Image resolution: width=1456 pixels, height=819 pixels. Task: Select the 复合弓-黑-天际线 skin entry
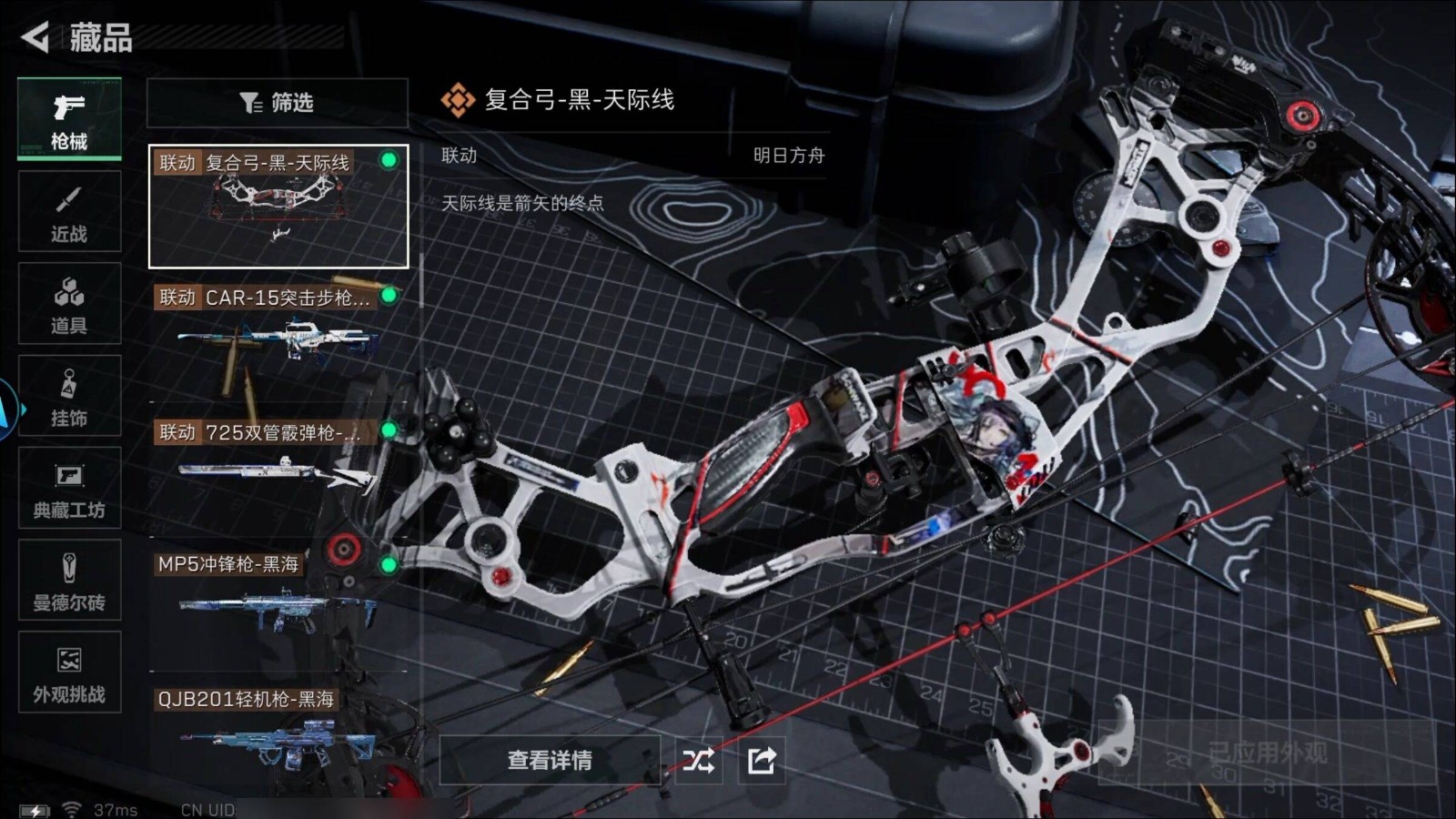[278, 207]
